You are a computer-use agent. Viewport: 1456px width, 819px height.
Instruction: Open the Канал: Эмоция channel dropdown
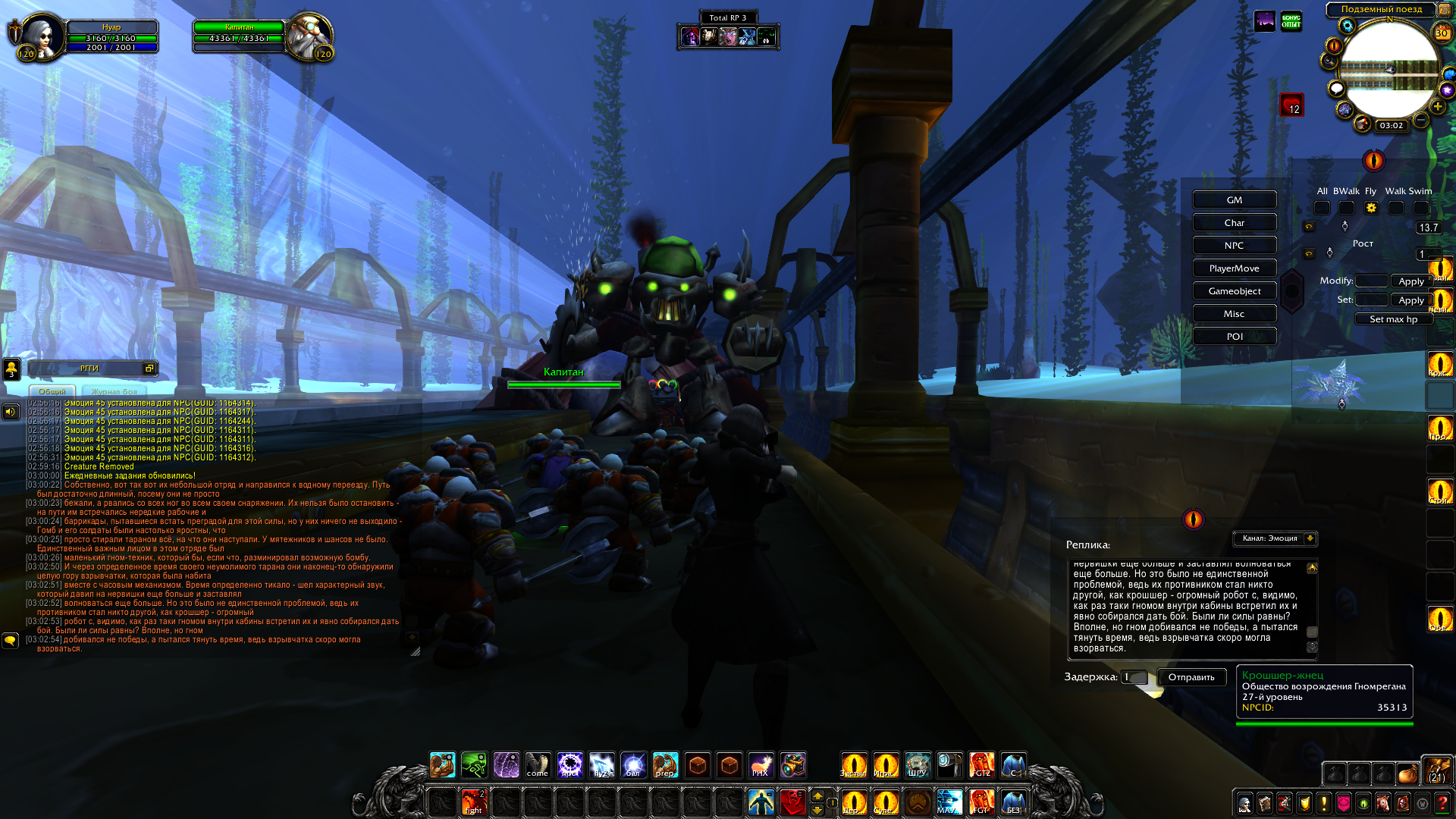tap(1276, 538)
